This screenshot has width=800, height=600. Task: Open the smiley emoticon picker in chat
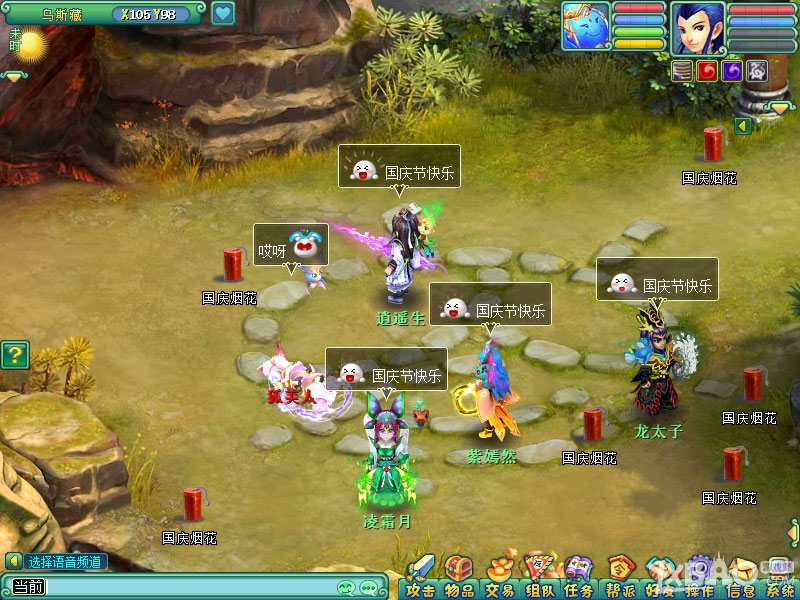[x=347, y=587]
